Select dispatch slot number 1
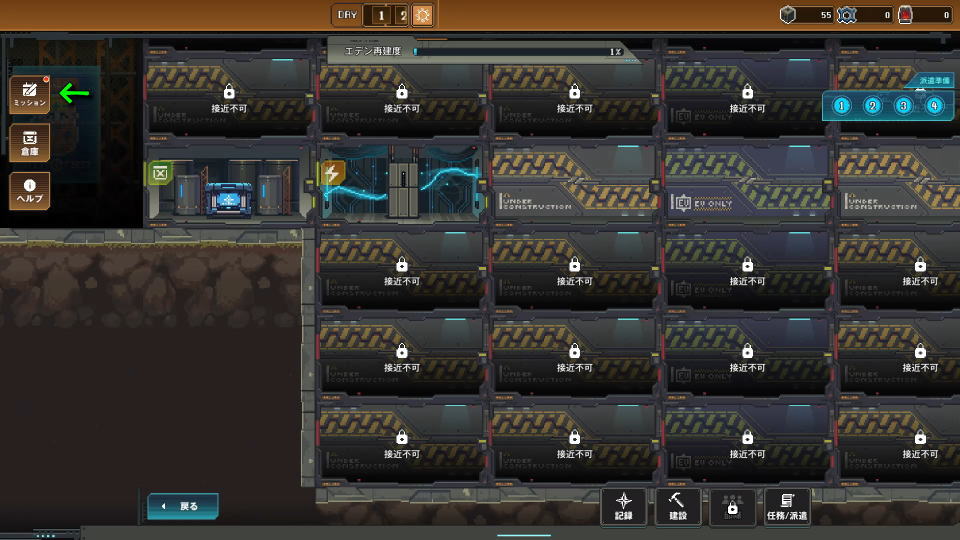This screenshot has width=960, height=540. point(841,105)
